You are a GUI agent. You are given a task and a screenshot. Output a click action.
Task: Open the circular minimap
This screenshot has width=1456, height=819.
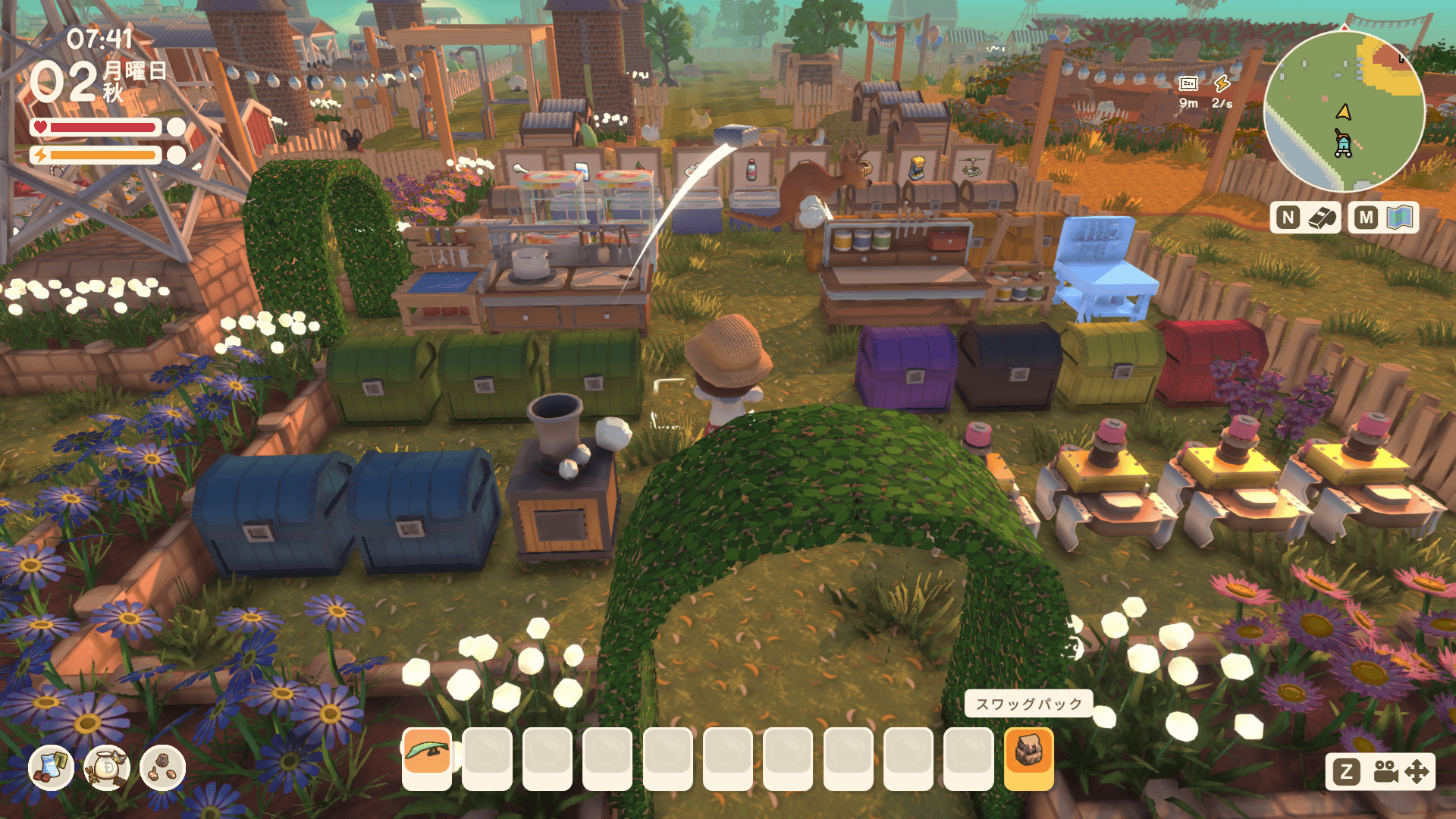click(x=1344, y=111)
